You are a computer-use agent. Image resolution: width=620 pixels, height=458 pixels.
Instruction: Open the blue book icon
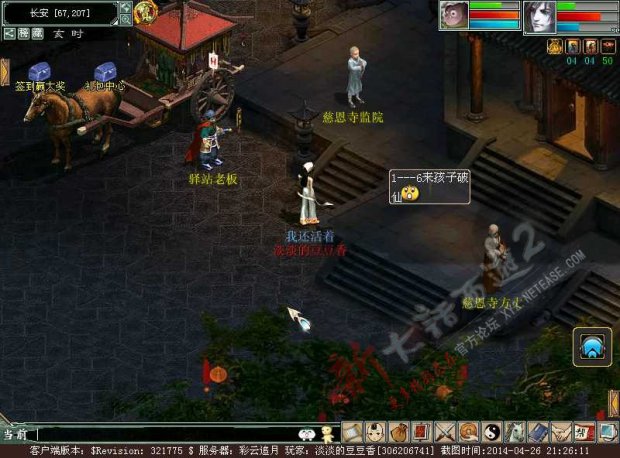coord(537,432)
